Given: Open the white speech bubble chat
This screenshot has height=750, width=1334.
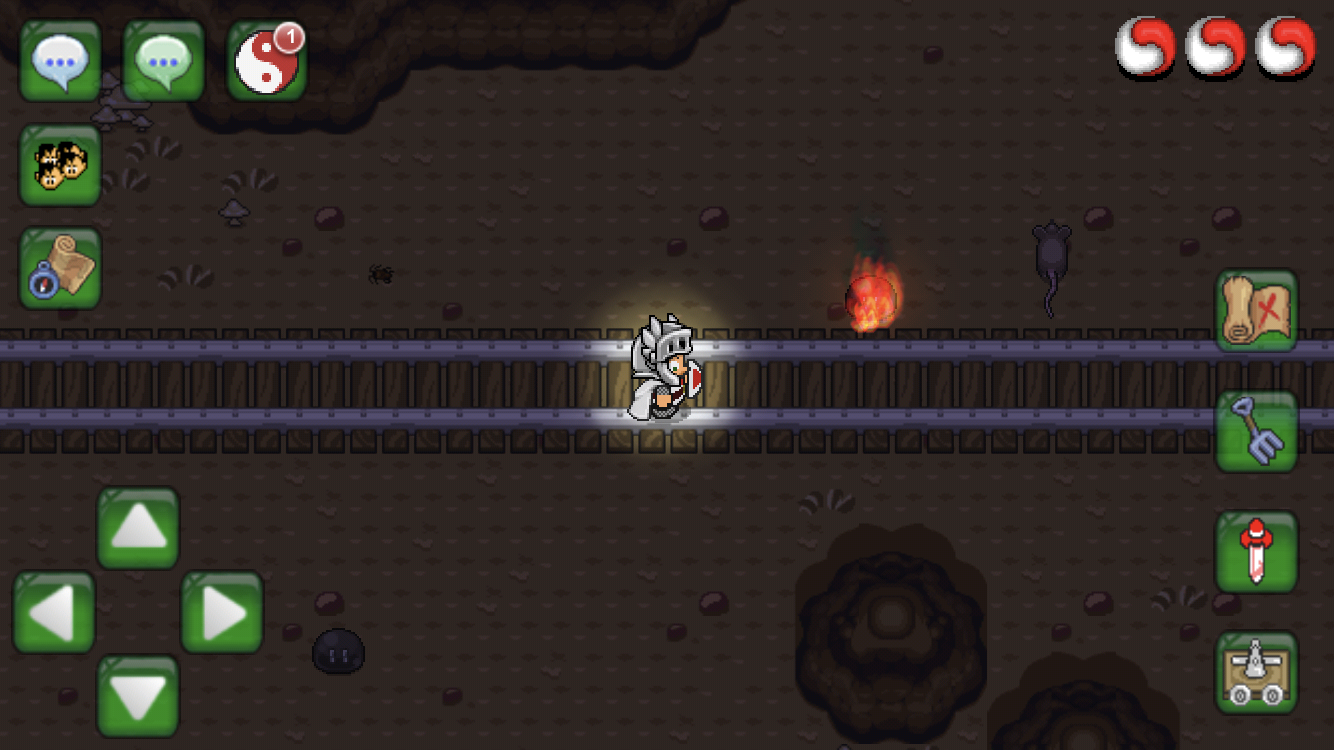Looking at the screenshot, I should [x=61, y=61].
